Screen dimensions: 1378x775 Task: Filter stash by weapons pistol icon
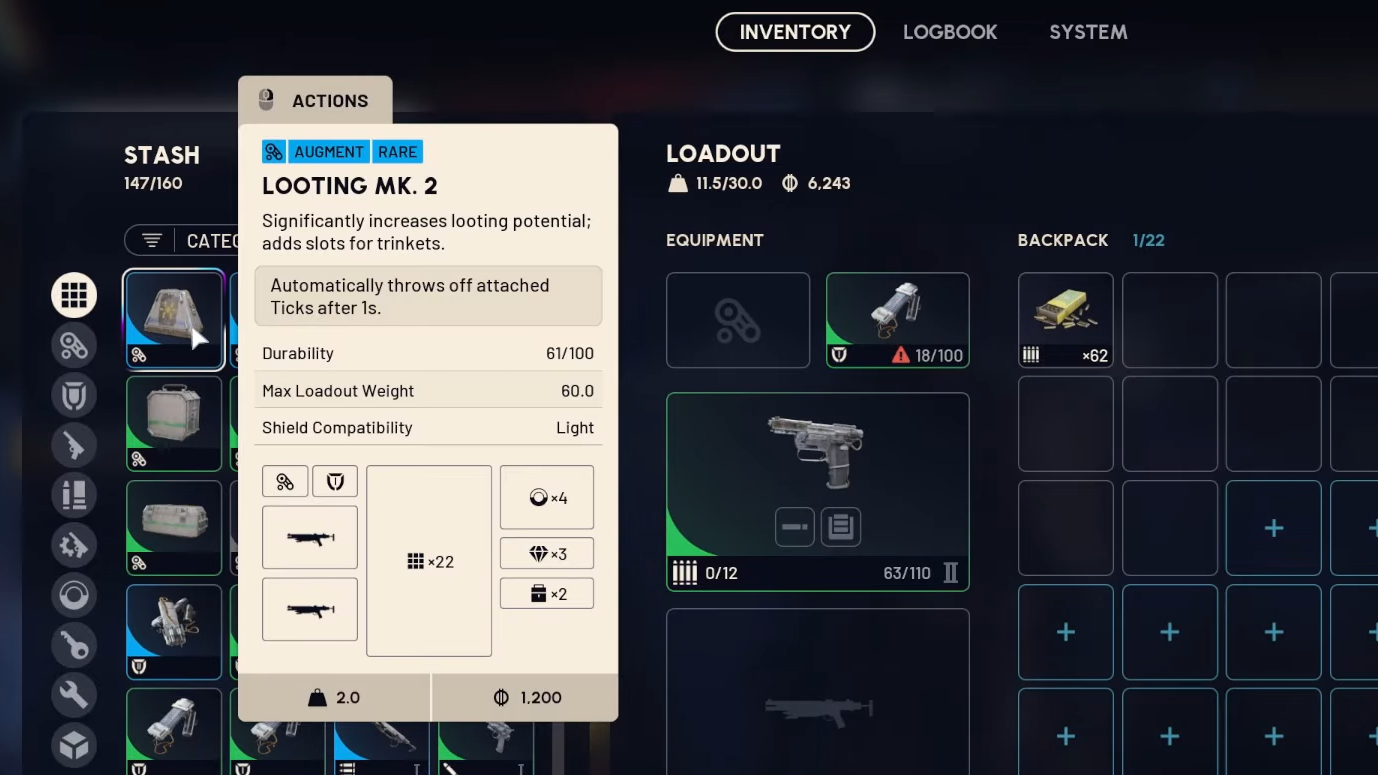(x=74, y=445)
